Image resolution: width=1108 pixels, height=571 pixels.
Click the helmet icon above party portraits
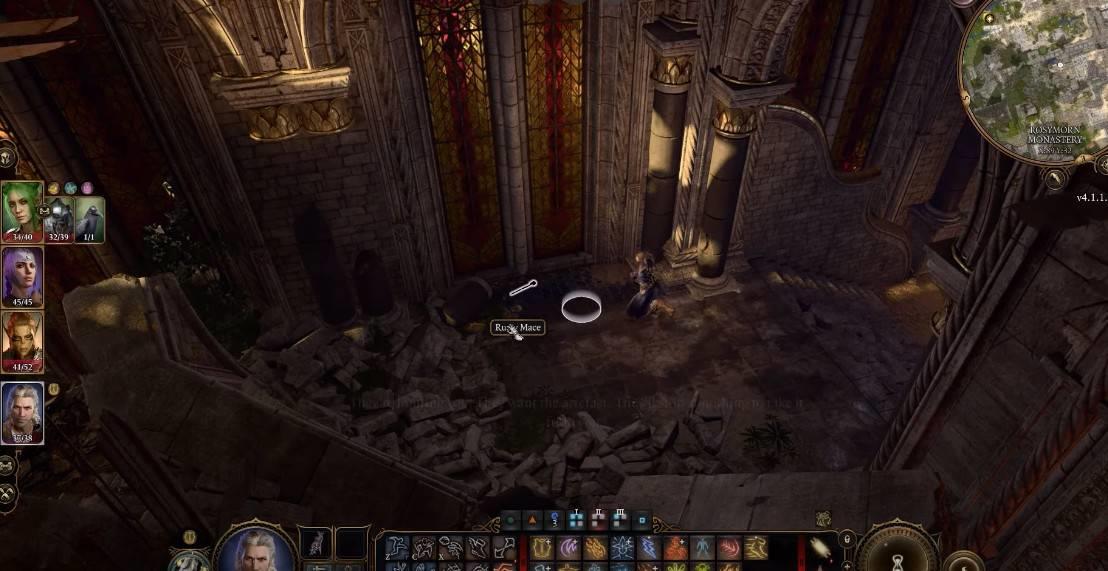point(6,158)
